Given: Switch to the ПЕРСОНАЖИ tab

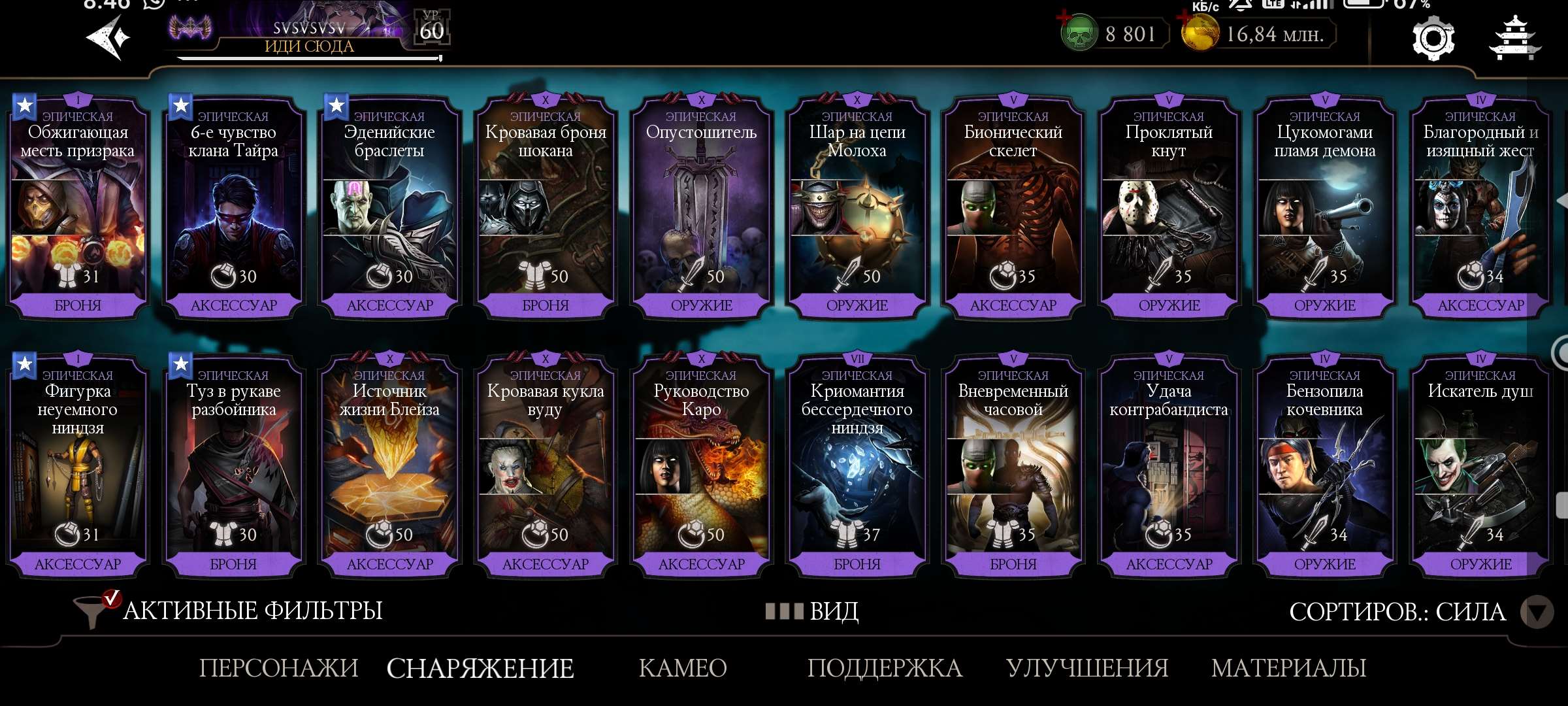Looking at the screenshot, I should click(278, 668).
